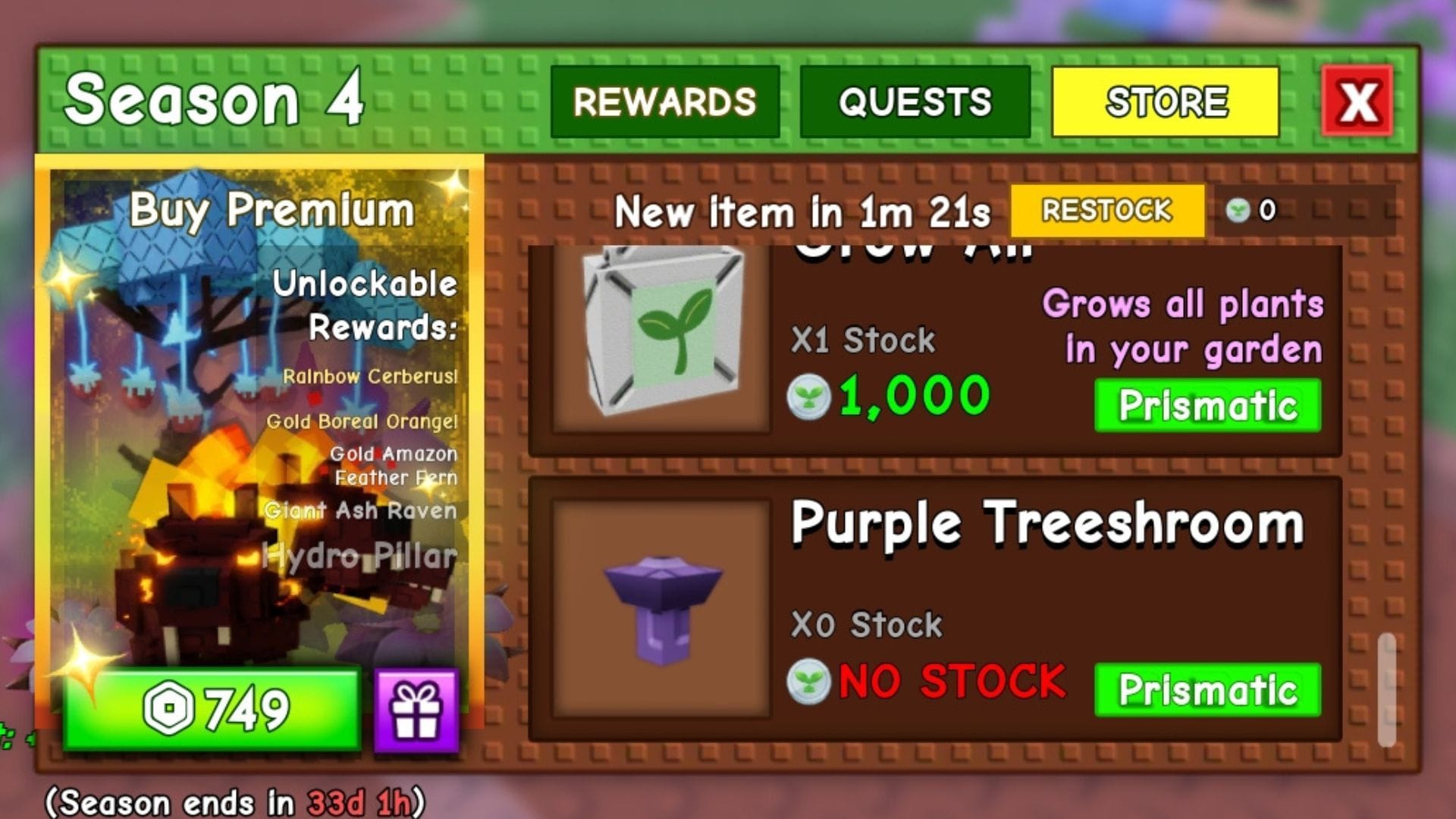Switch to the Rewards tab

[x=664, y=102]
